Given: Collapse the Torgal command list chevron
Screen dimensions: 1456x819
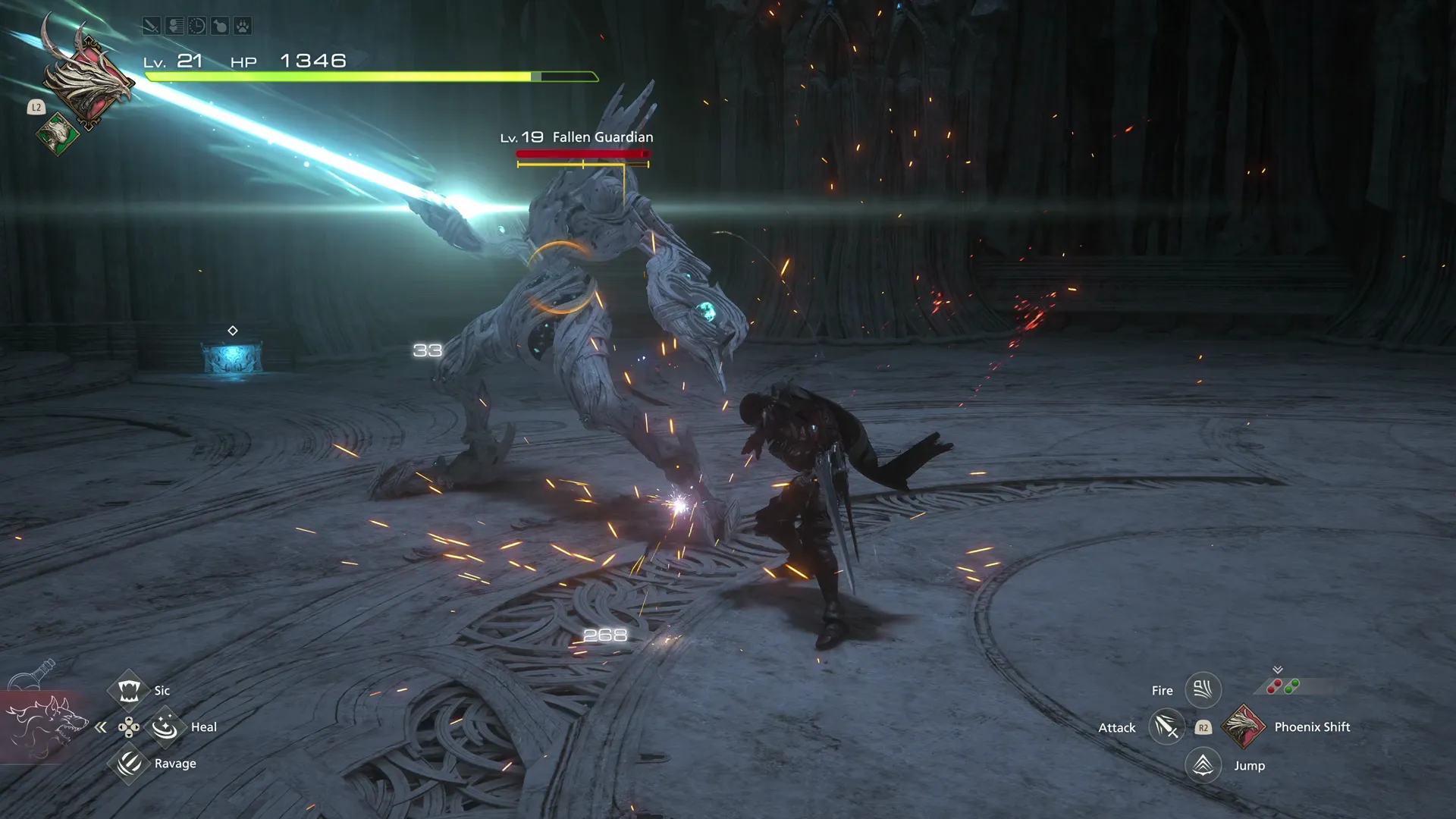Looking at the screenshot, I should pos(100,726).
